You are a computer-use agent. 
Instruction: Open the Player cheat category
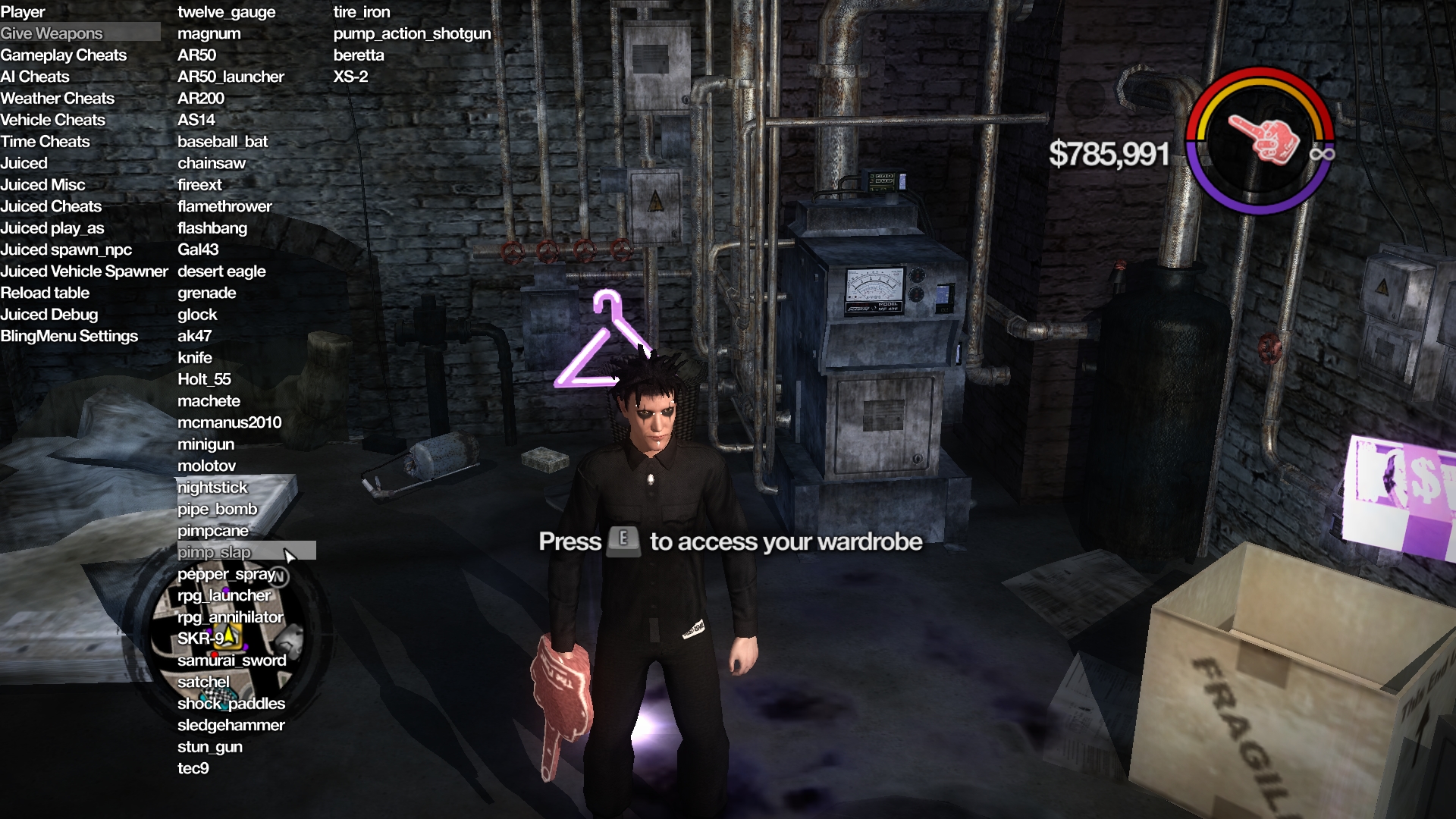pos(23,12)
